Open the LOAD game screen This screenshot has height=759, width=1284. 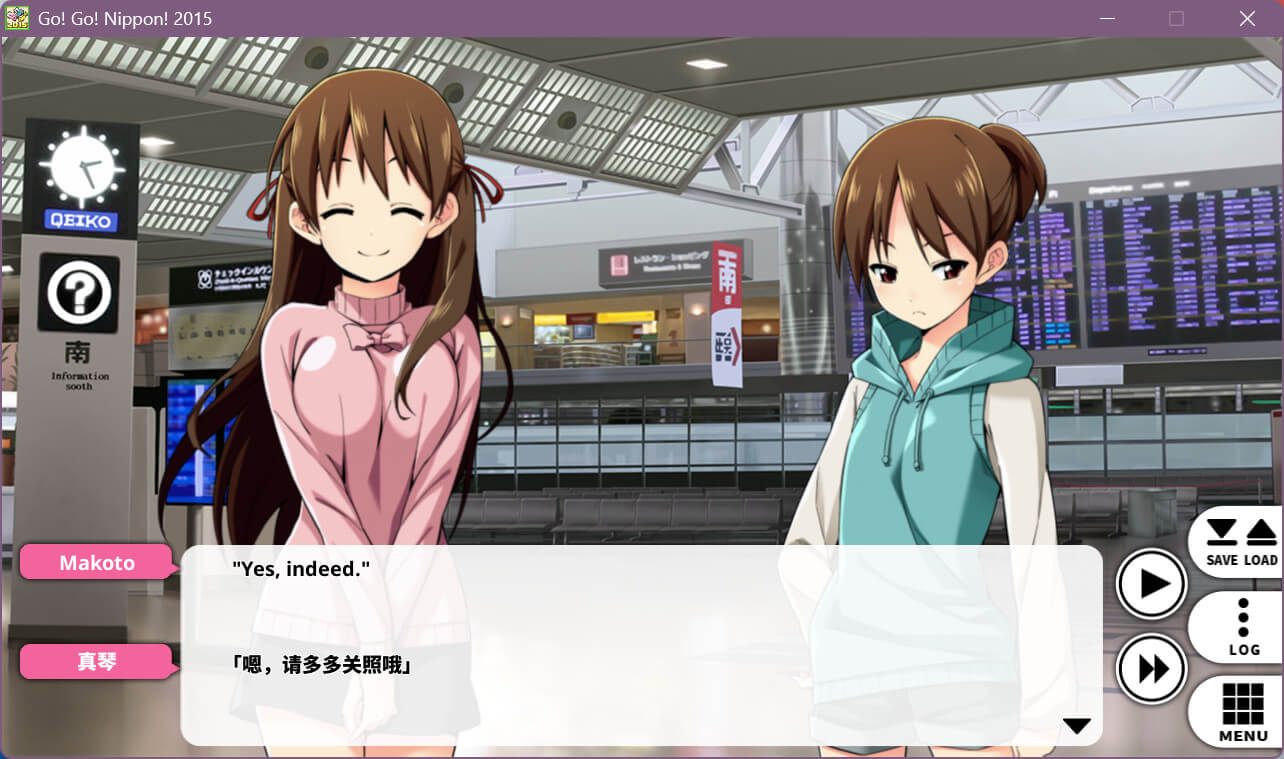[1261, 542]
